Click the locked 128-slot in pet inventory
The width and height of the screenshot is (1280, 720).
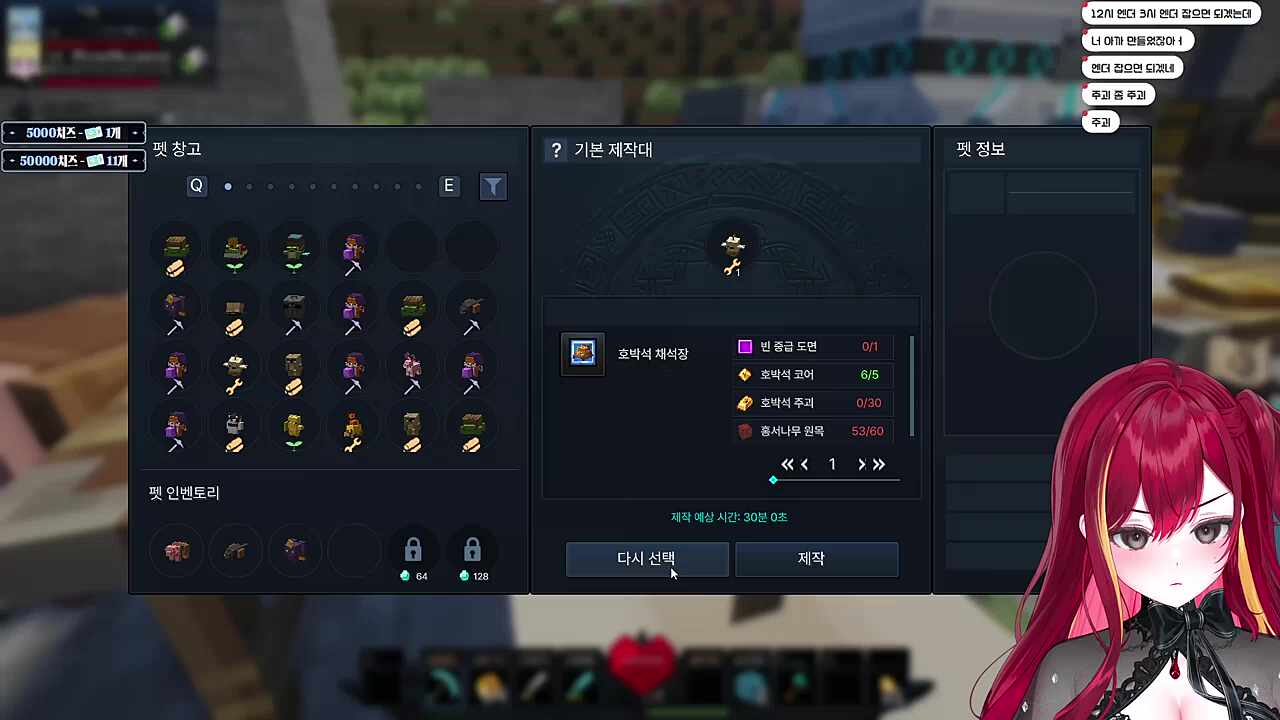(x=472, y=549)
